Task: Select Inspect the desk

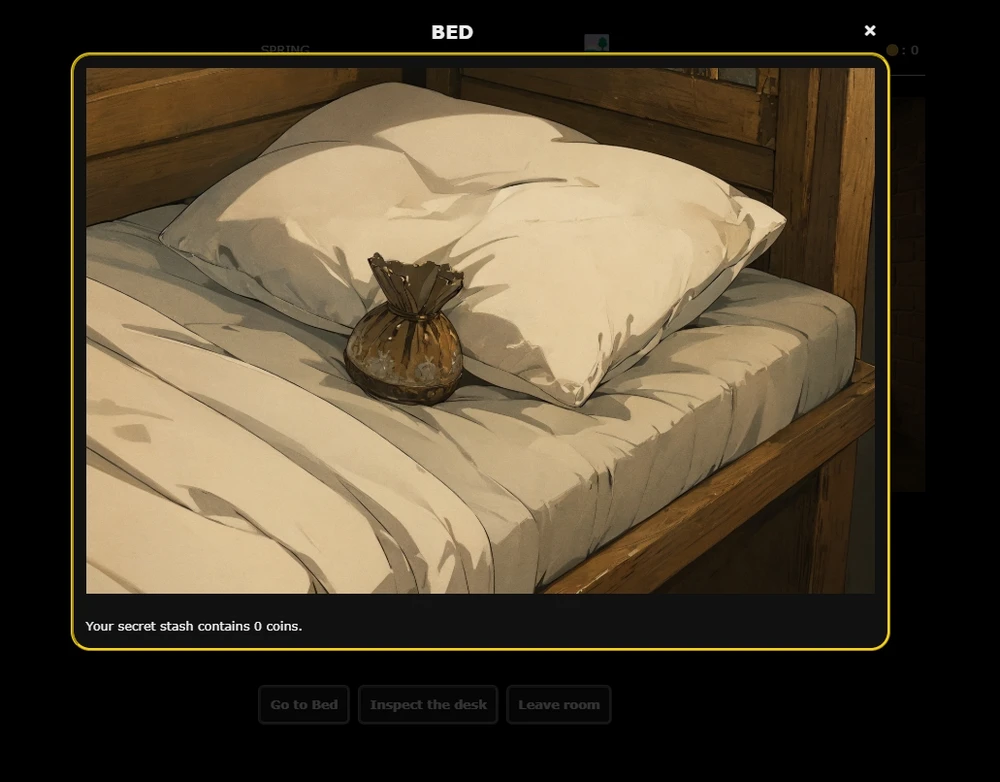Action: pyautogui.click(x=428, y=704)
